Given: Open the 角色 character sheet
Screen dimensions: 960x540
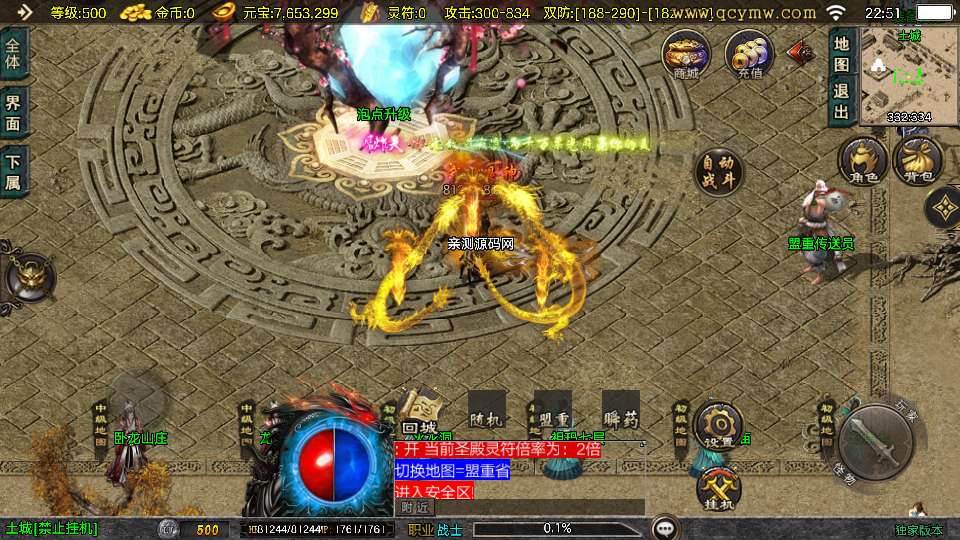Looking at the screenshot, I should [862, 160].
